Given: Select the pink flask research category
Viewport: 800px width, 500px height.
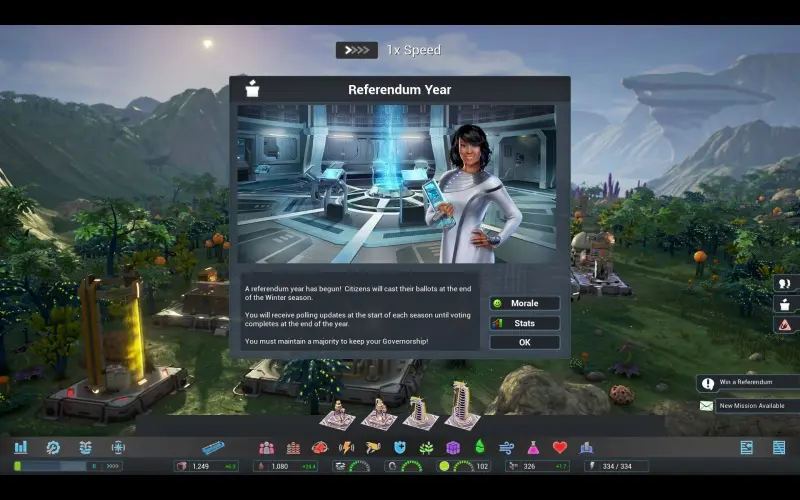Looking at the screenshot, I should point(533,447).
